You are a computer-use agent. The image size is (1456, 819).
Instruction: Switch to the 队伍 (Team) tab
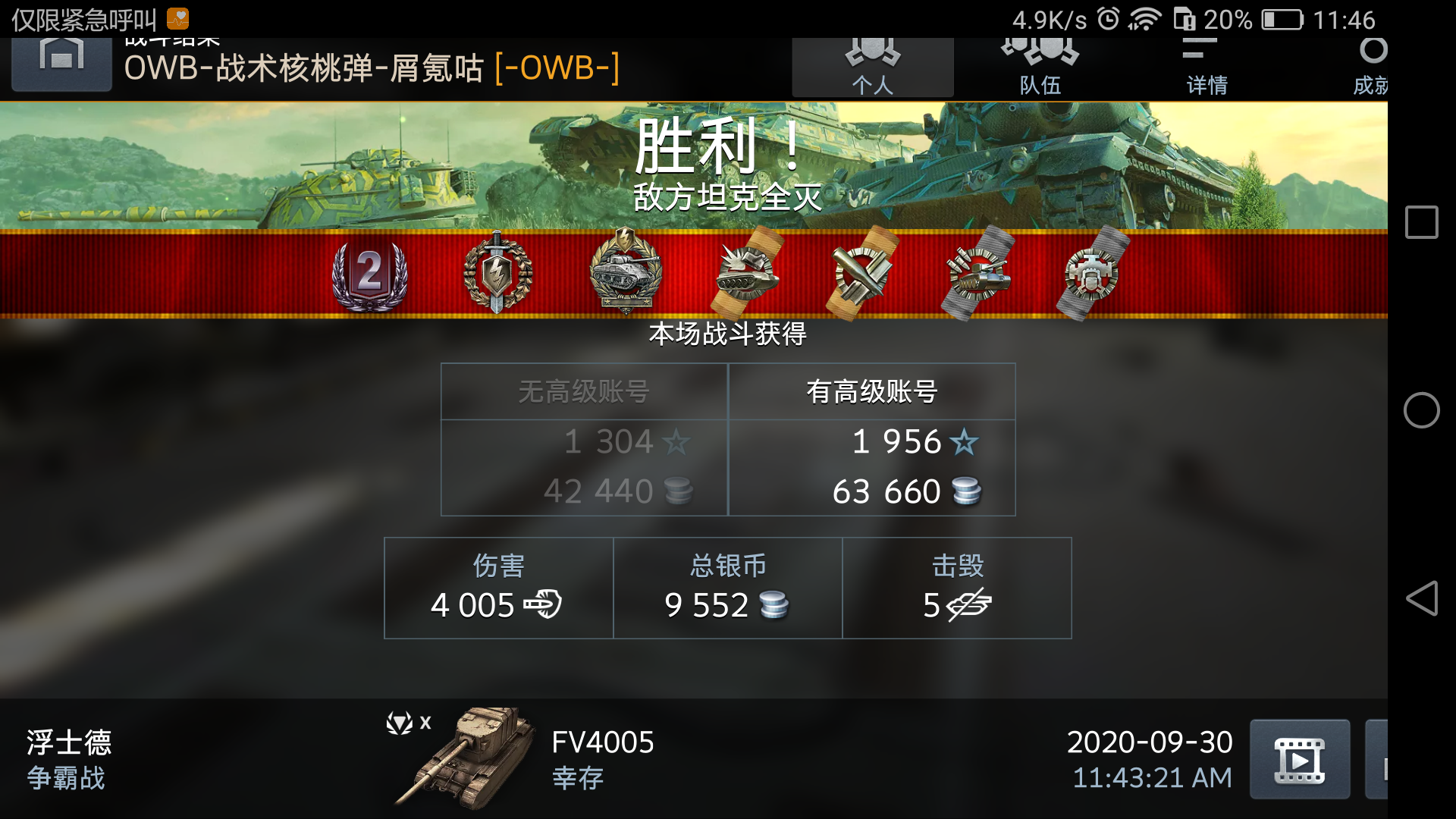pos(1039,64)
